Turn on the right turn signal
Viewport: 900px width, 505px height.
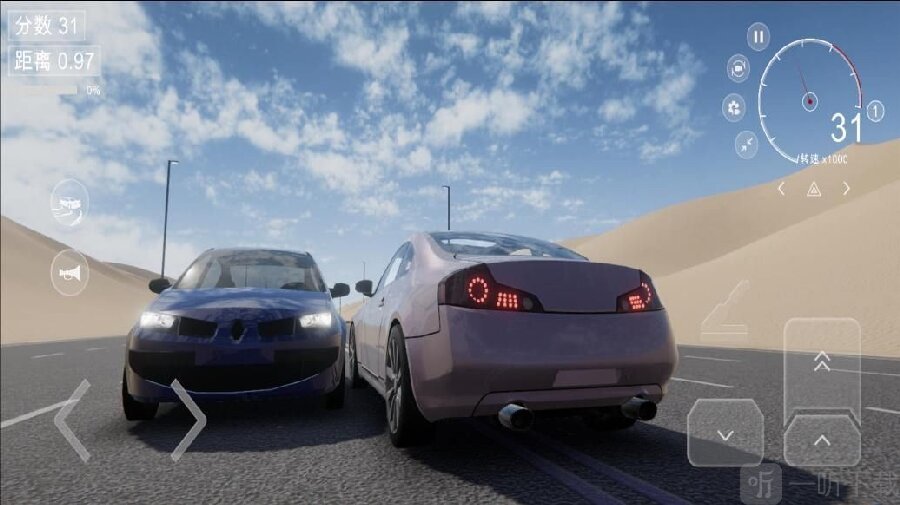(x=846, y=188)
